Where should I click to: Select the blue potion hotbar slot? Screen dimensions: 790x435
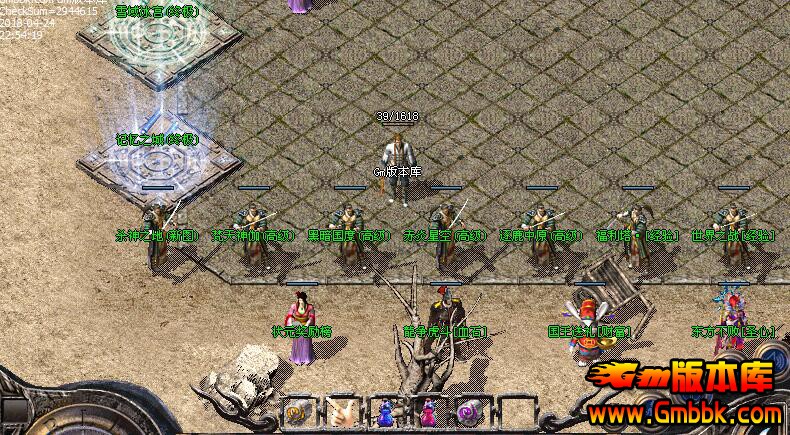385,411
